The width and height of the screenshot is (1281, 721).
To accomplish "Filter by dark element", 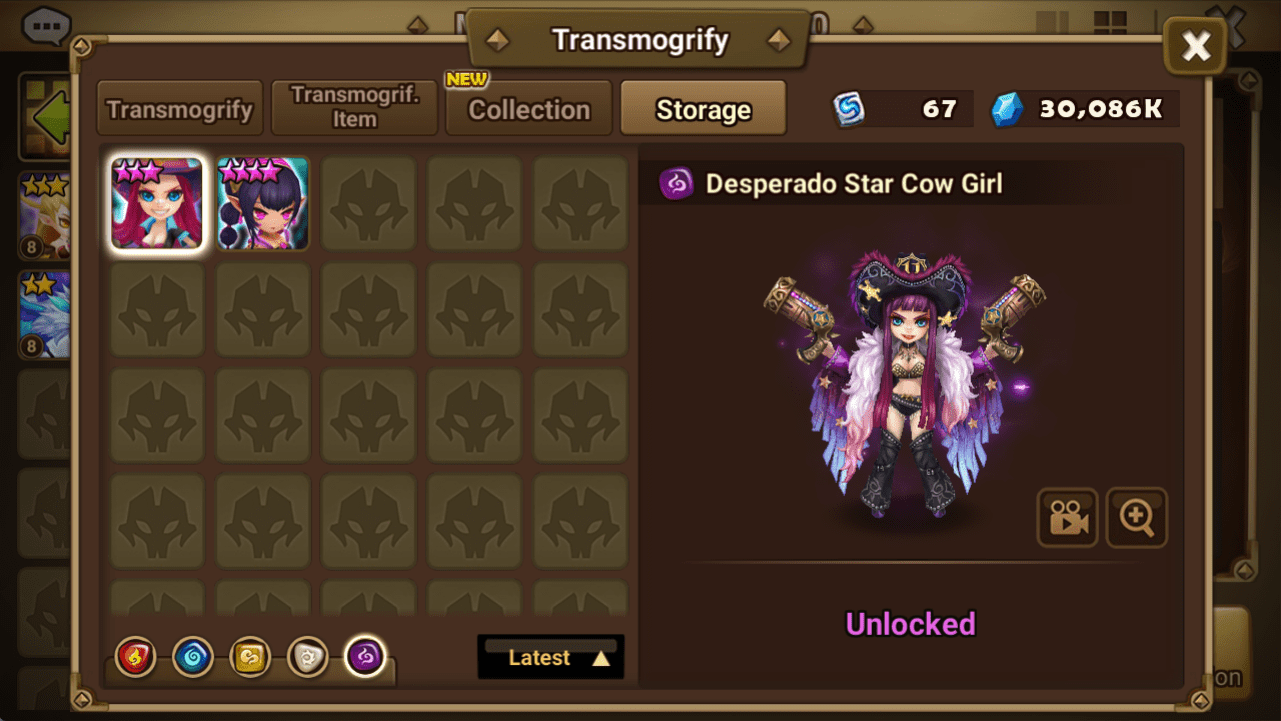I will [365, 657].
